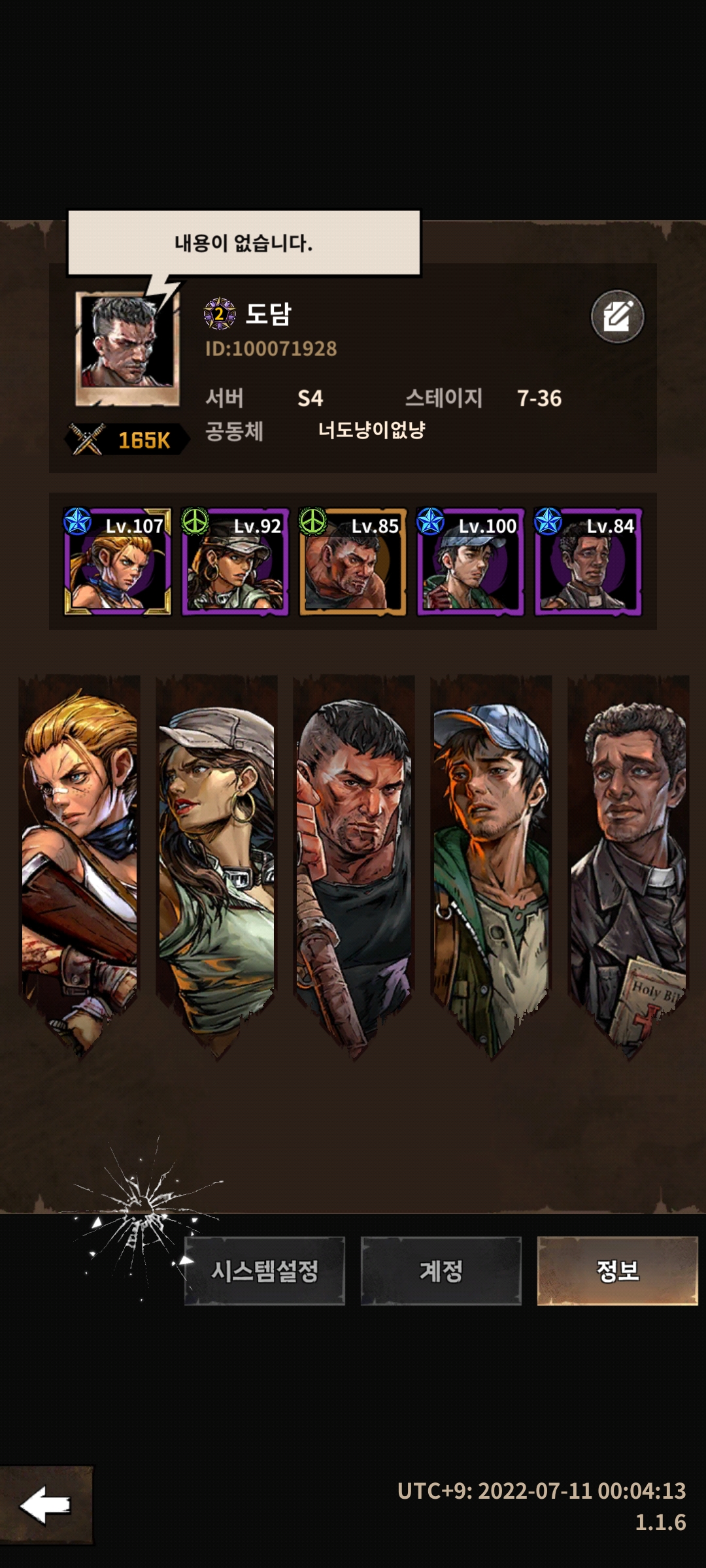Open the Lv.100 blue-cap hero slot
The height and width of the screenshot is (1568, 706).
[x=471, y=562]
